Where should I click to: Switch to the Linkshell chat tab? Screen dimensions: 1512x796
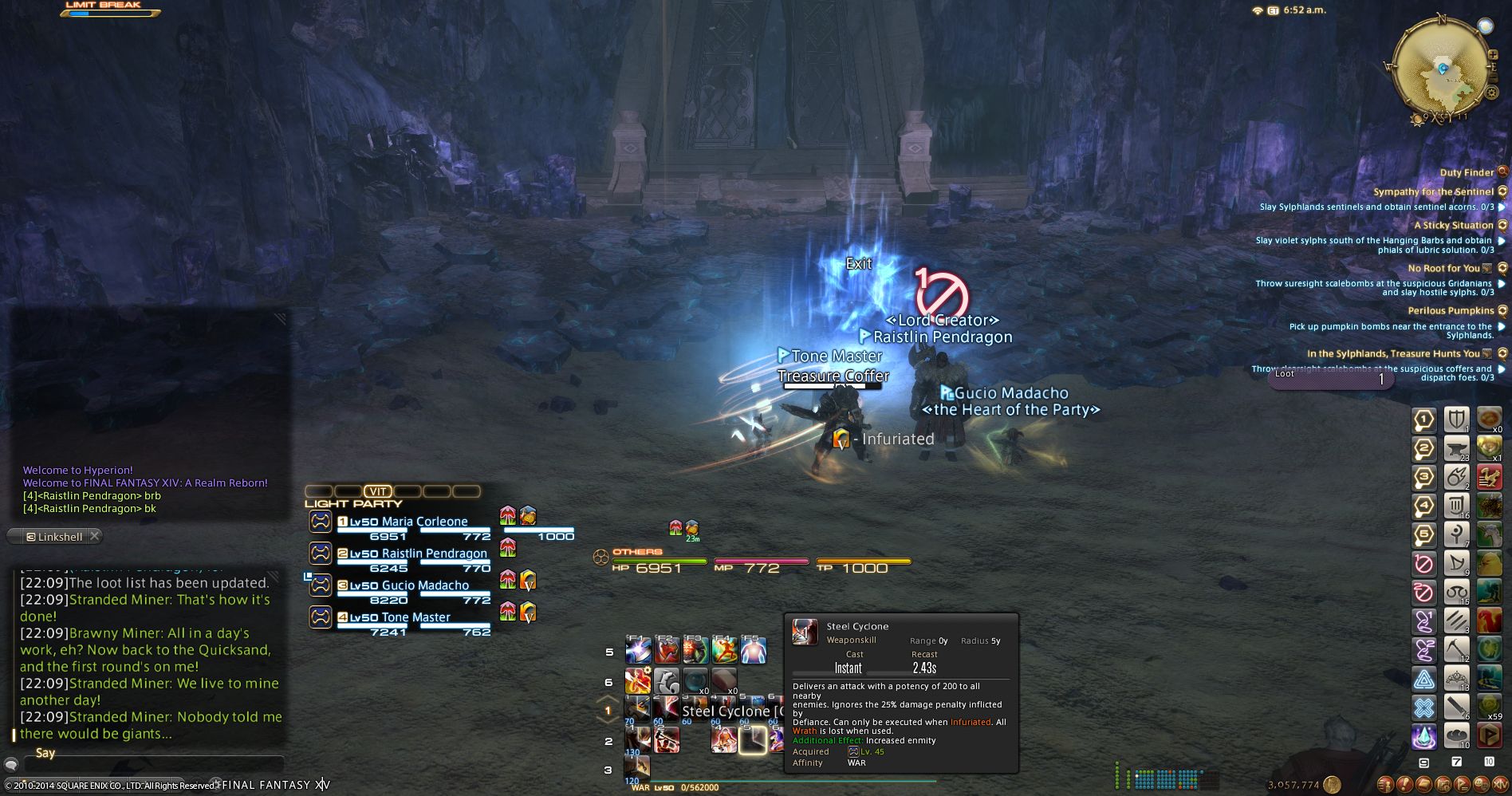tap(54, 537)
